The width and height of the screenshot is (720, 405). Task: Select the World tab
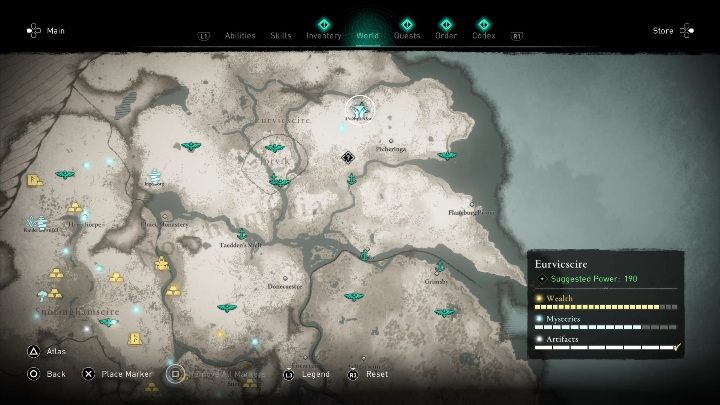pos(367,35)
